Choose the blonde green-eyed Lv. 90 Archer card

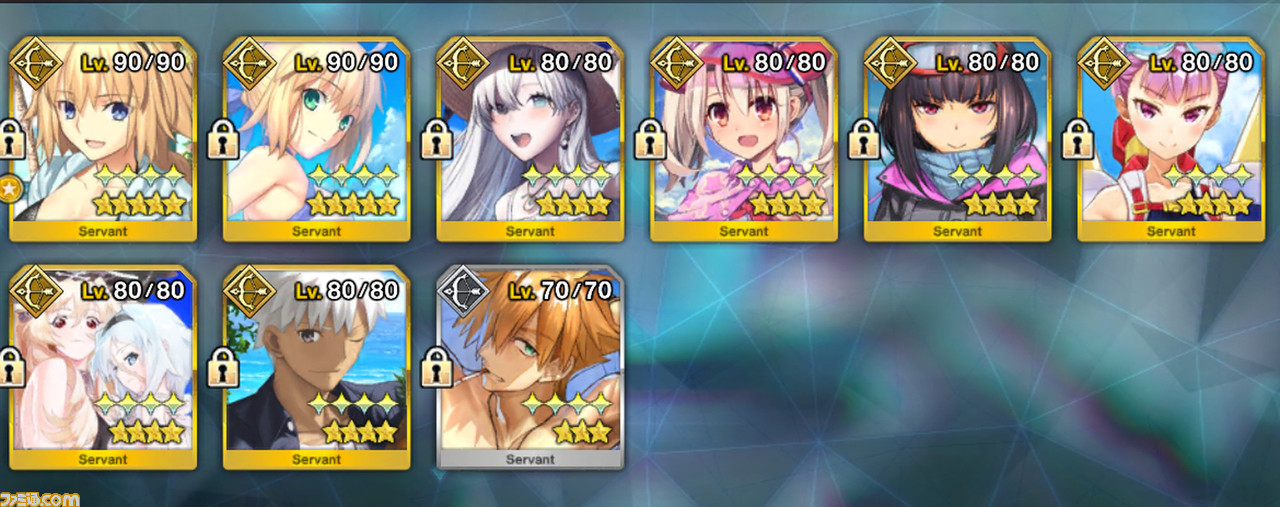(316, 140)
